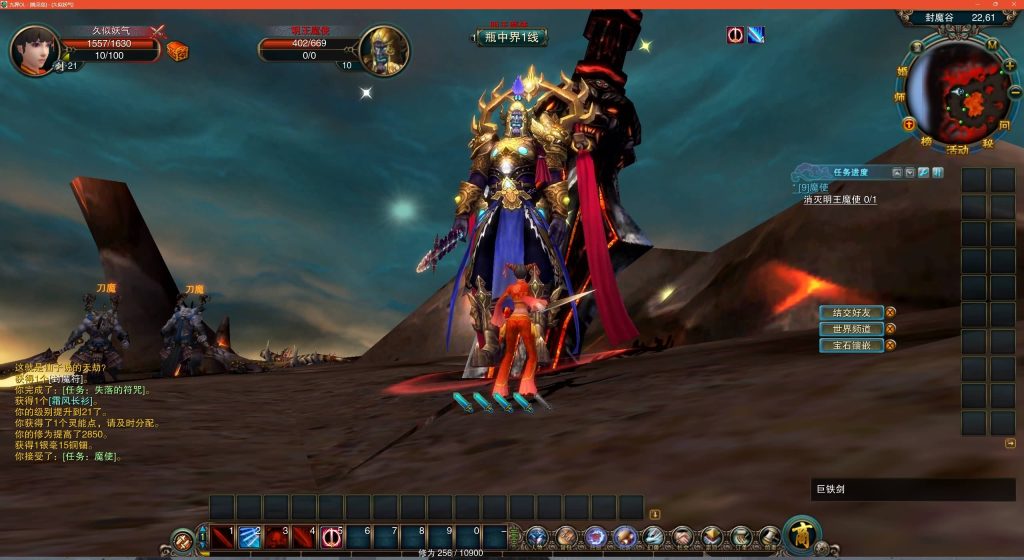This screenshot has height=560, width=1024.
Task: Select the 宝石镶嵌 gem inlay button
Action: pyautogui.click(x=851, y=345)
